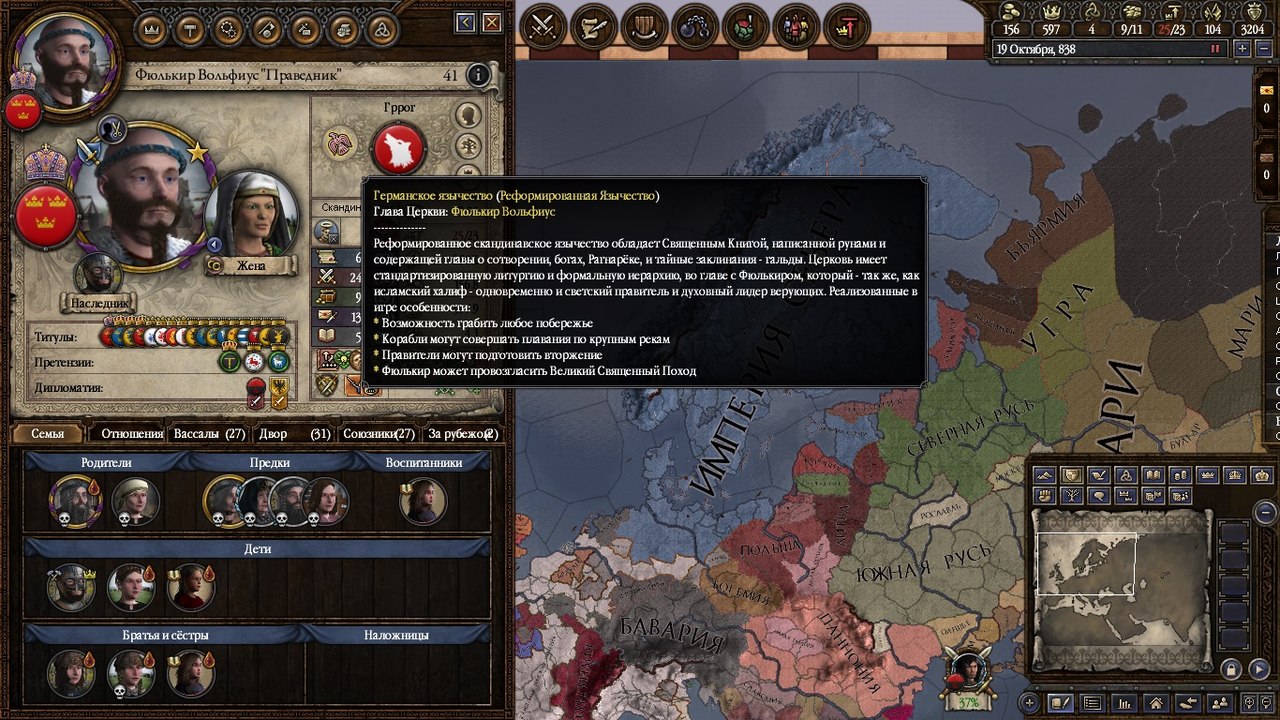Image resolution: width=1280 pixels, height=720 pixels.
Task: Switch to the Семья tab
Action: point(47,434)
